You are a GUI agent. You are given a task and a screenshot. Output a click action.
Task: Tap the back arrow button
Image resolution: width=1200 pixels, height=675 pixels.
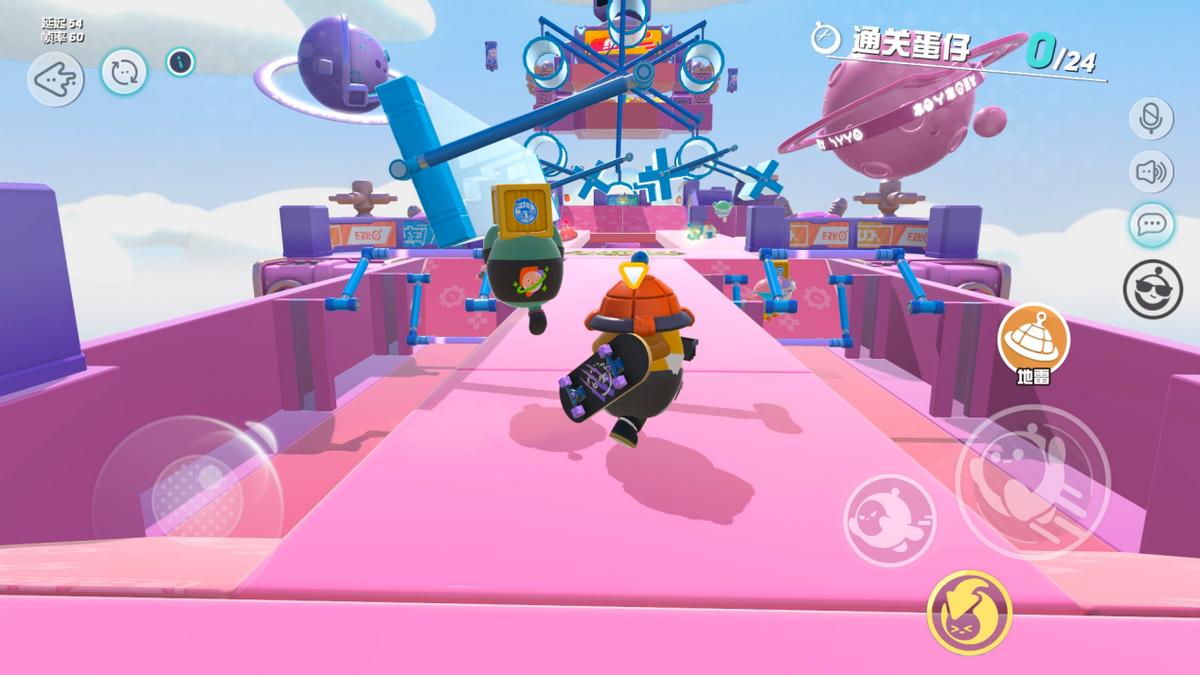click(x=55, y=78)
